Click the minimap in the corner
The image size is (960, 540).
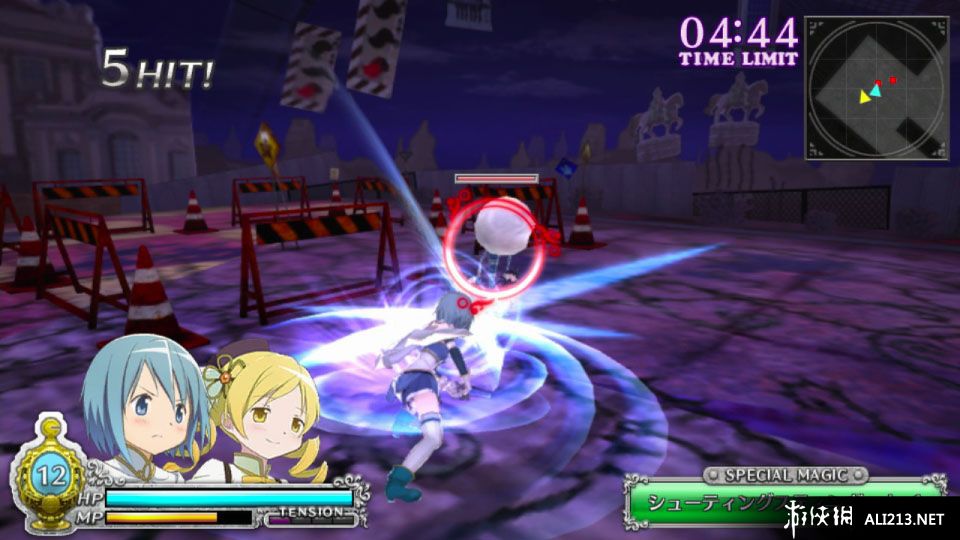point(876,88)
